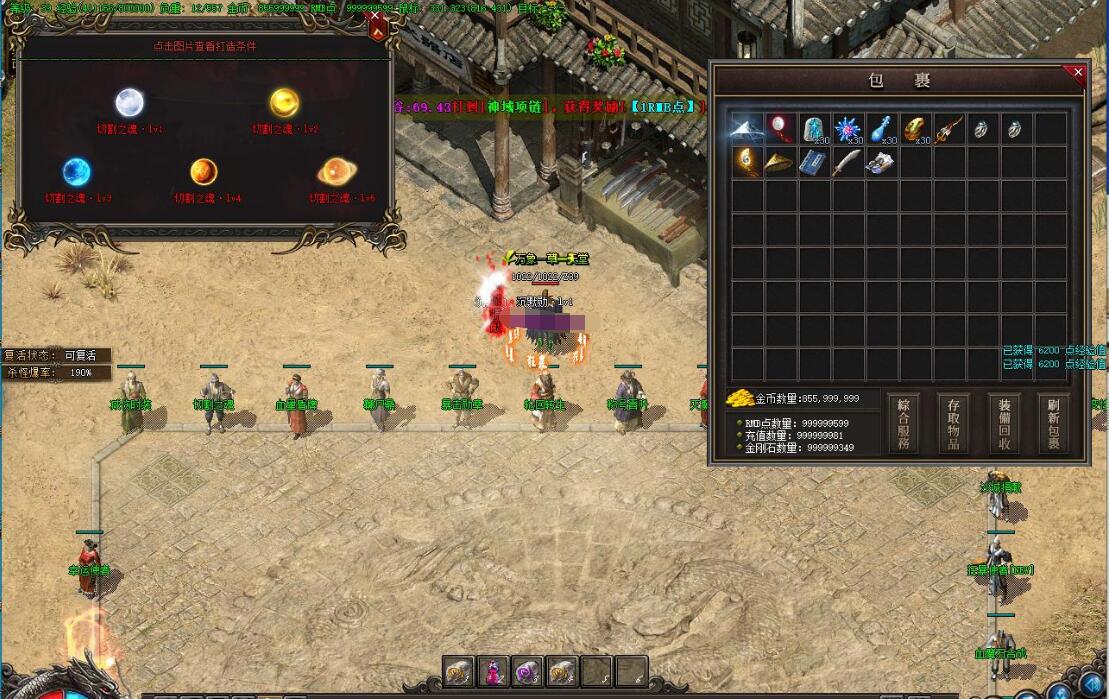
Task: Select the golden straw hat item
Action: pyautogui.click(x=780, y=162)
